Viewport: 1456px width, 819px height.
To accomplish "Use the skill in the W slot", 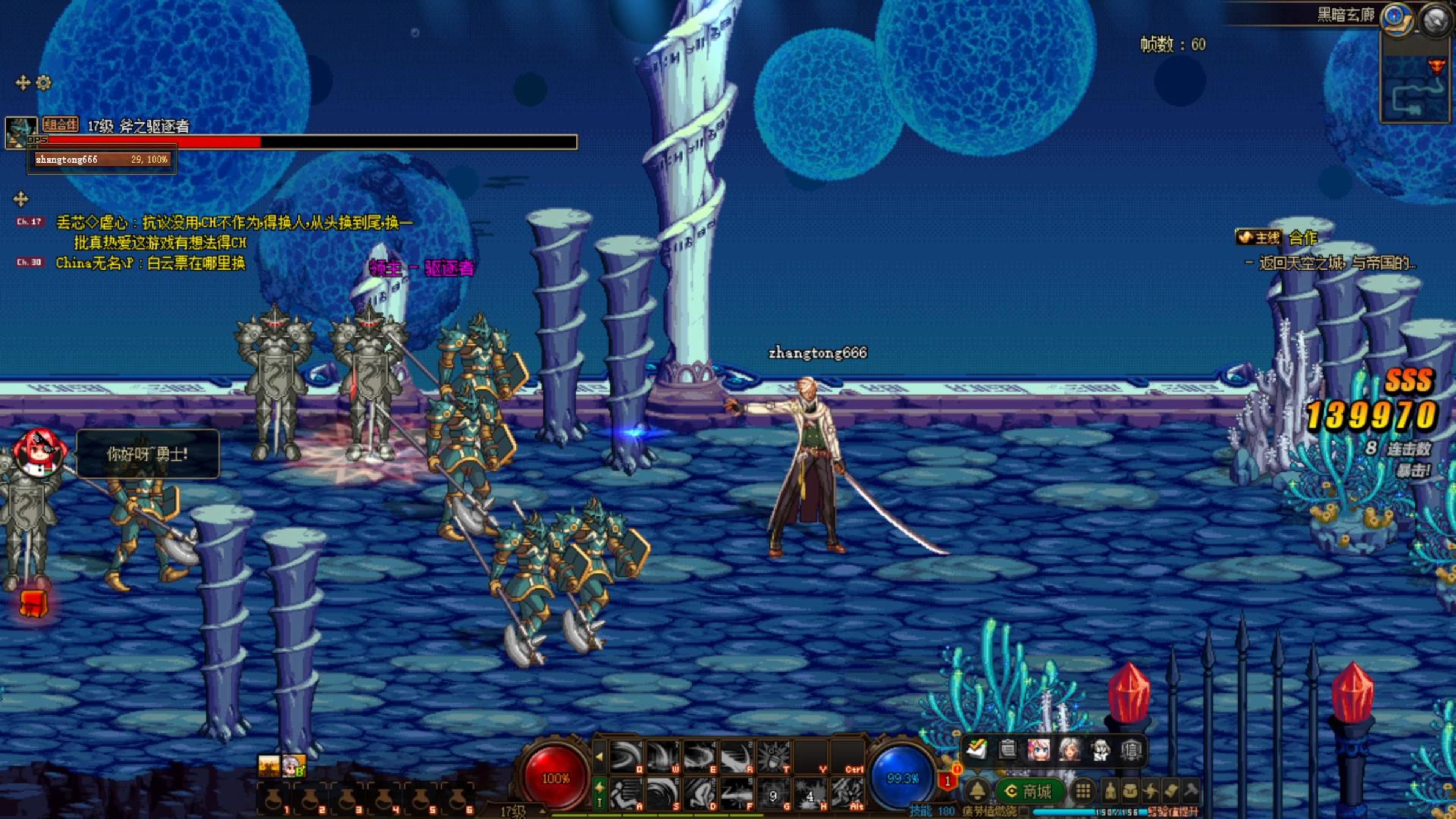I will [x=662, y=757].
